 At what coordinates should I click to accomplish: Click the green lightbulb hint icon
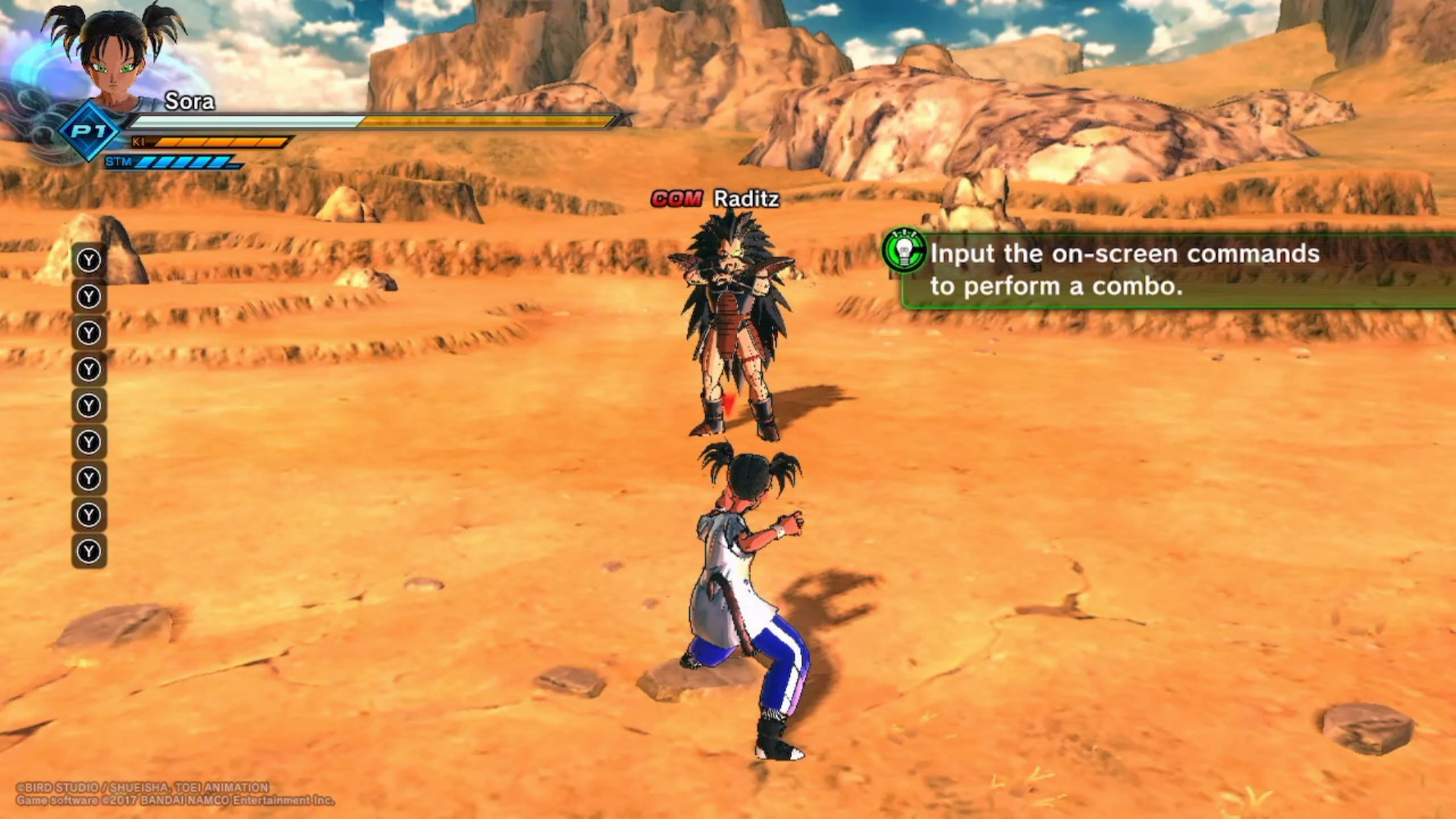pos(904,251)
